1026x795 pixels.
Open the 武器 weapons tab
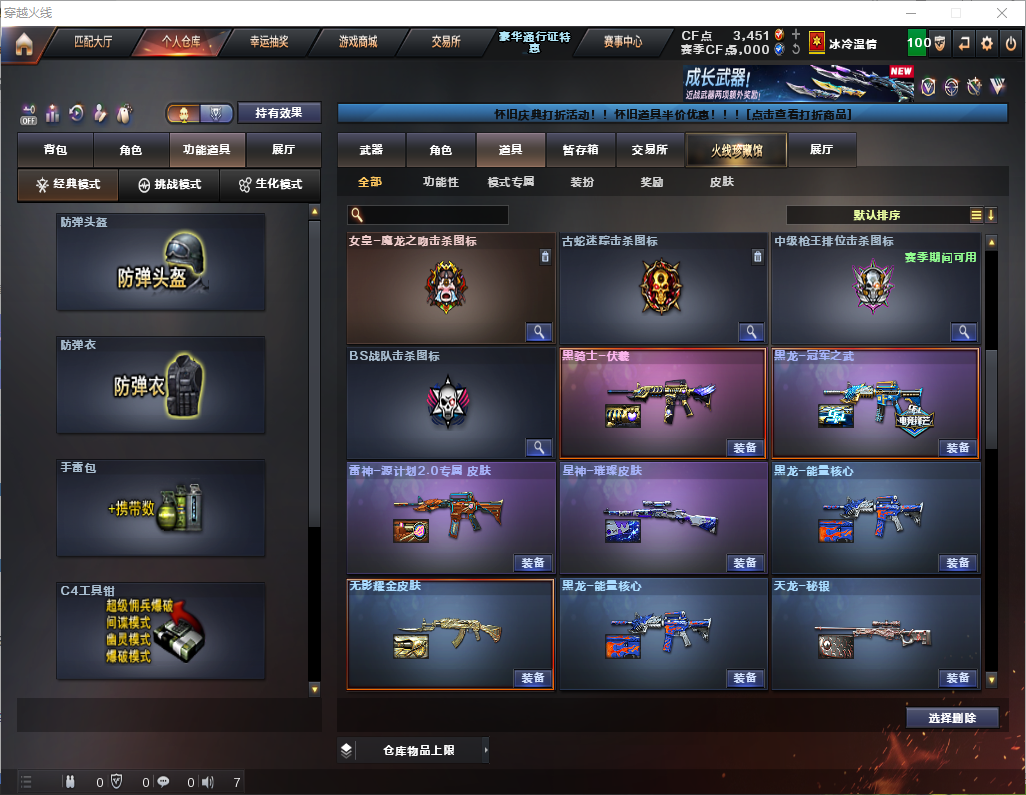(x=371, y=150)
